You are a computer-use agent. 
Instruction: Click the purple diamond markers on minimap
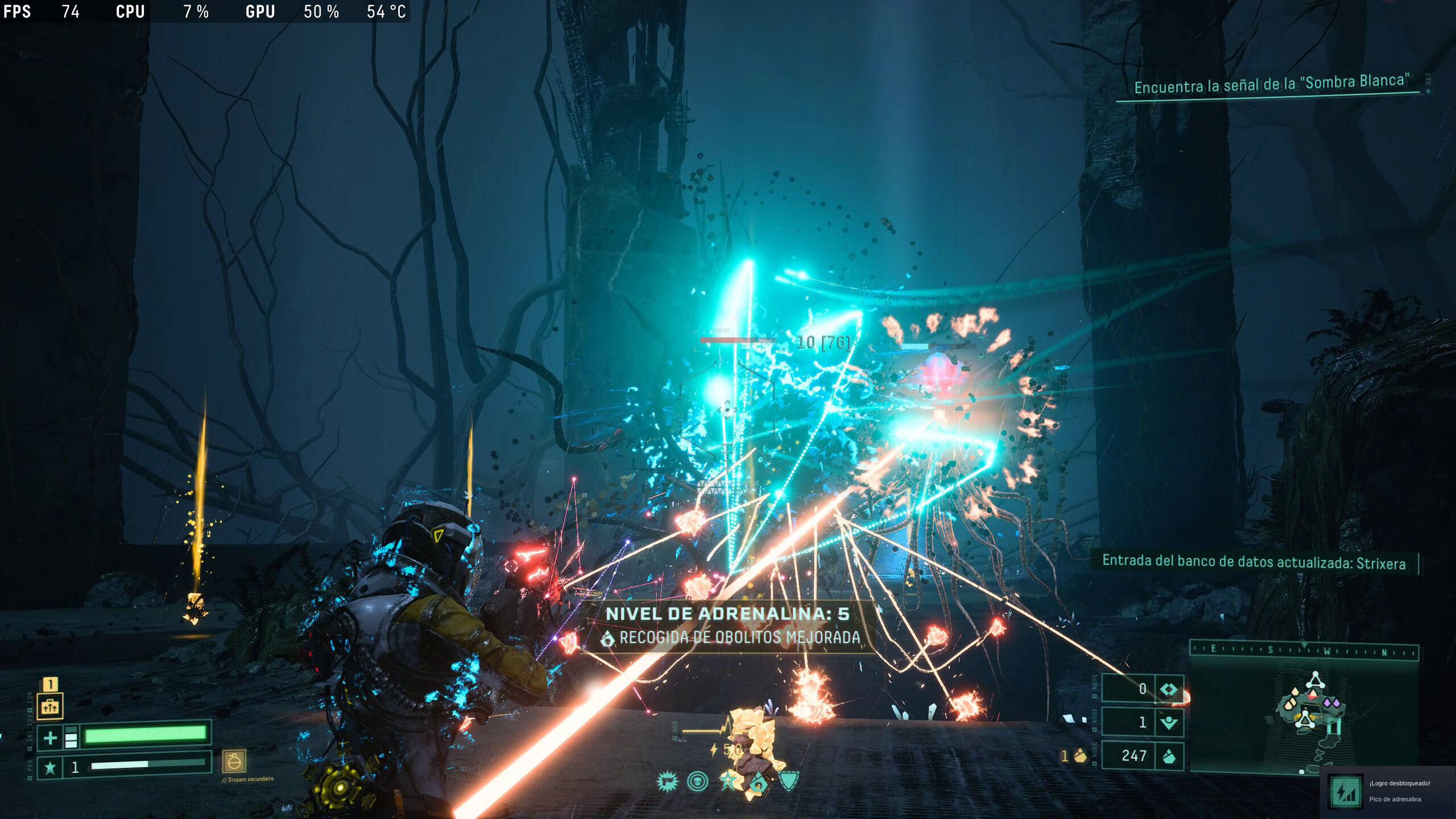pyautogui.click(x=1331, y=703)
